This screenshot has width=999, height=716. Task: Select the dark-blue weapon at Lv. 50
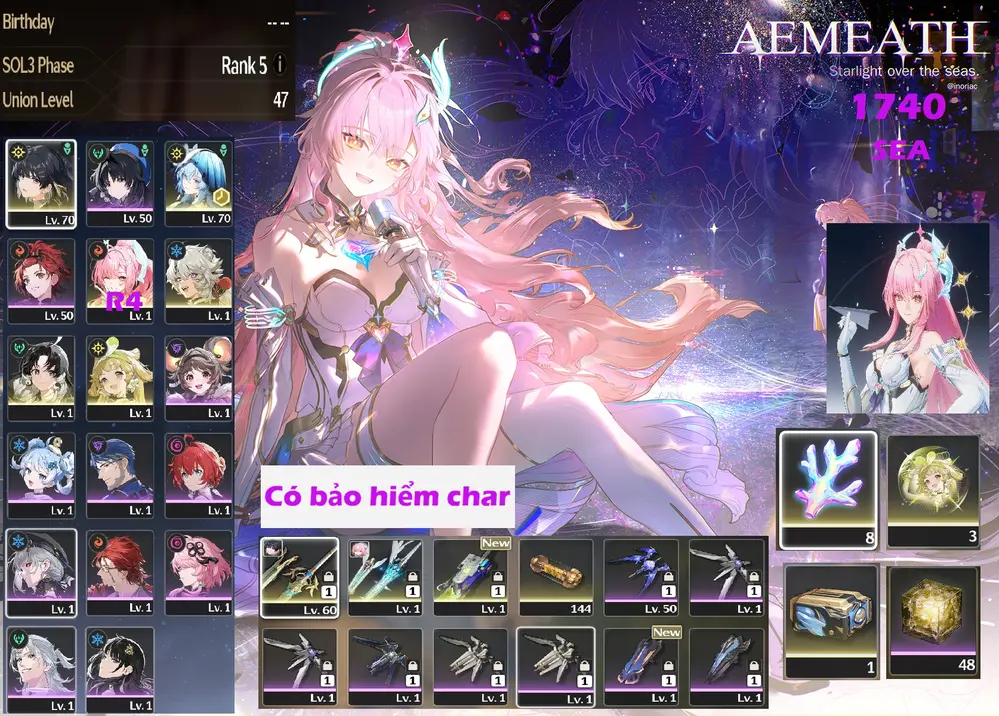[641, 577]
